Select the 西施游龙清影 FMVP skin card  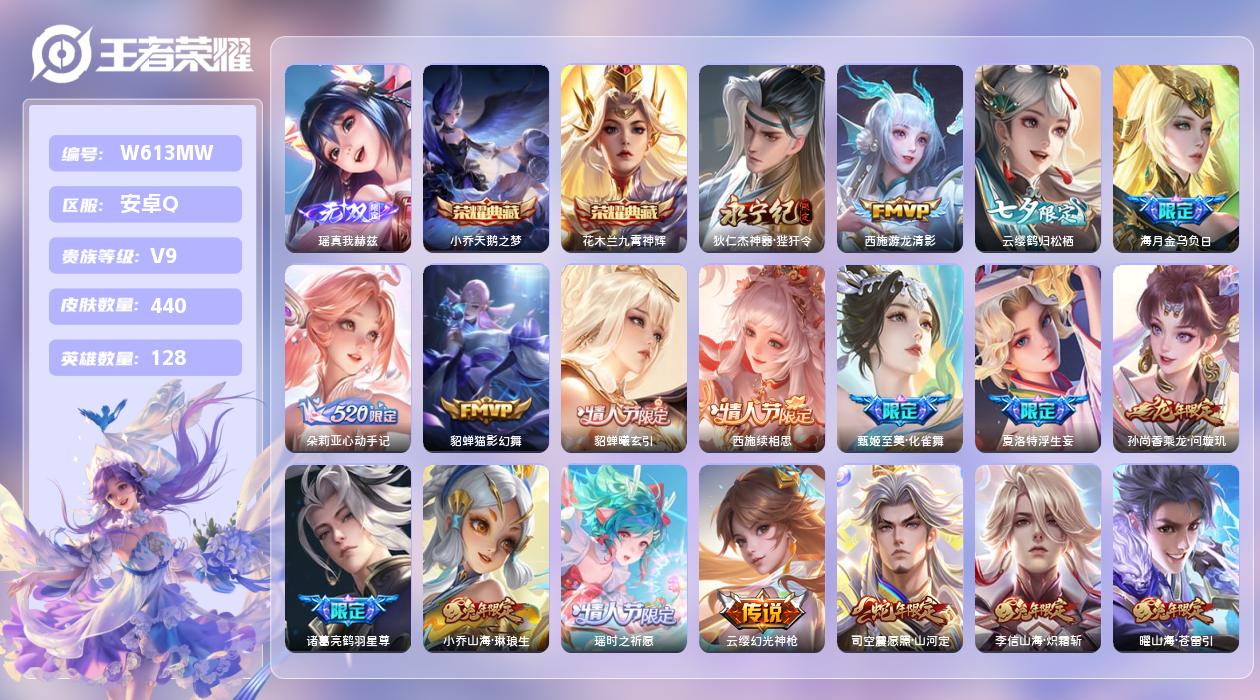coord(900,158)
